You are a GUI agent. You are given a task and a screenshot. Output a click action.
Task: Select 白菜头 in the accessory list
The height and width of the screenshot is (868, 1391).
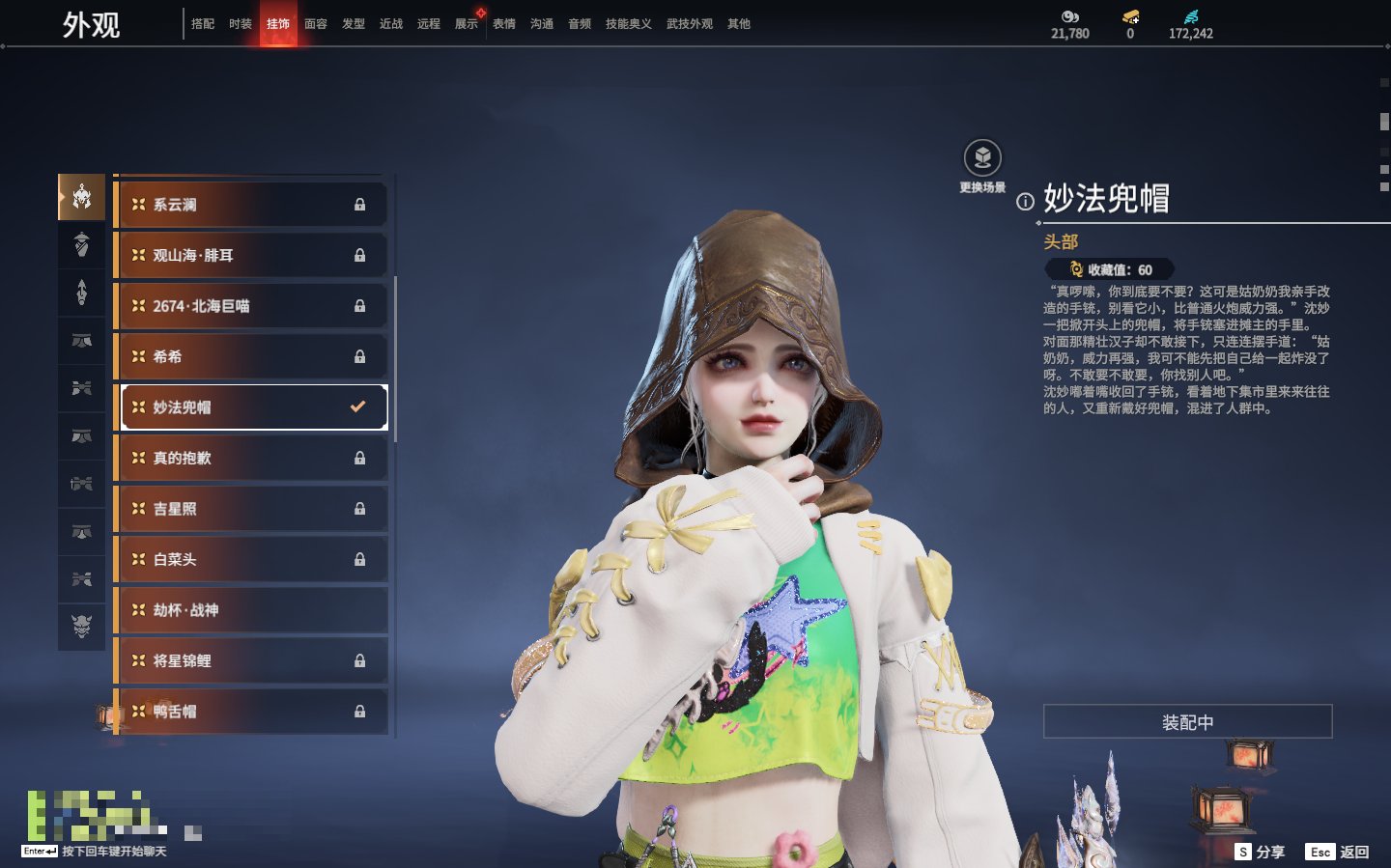251,560
